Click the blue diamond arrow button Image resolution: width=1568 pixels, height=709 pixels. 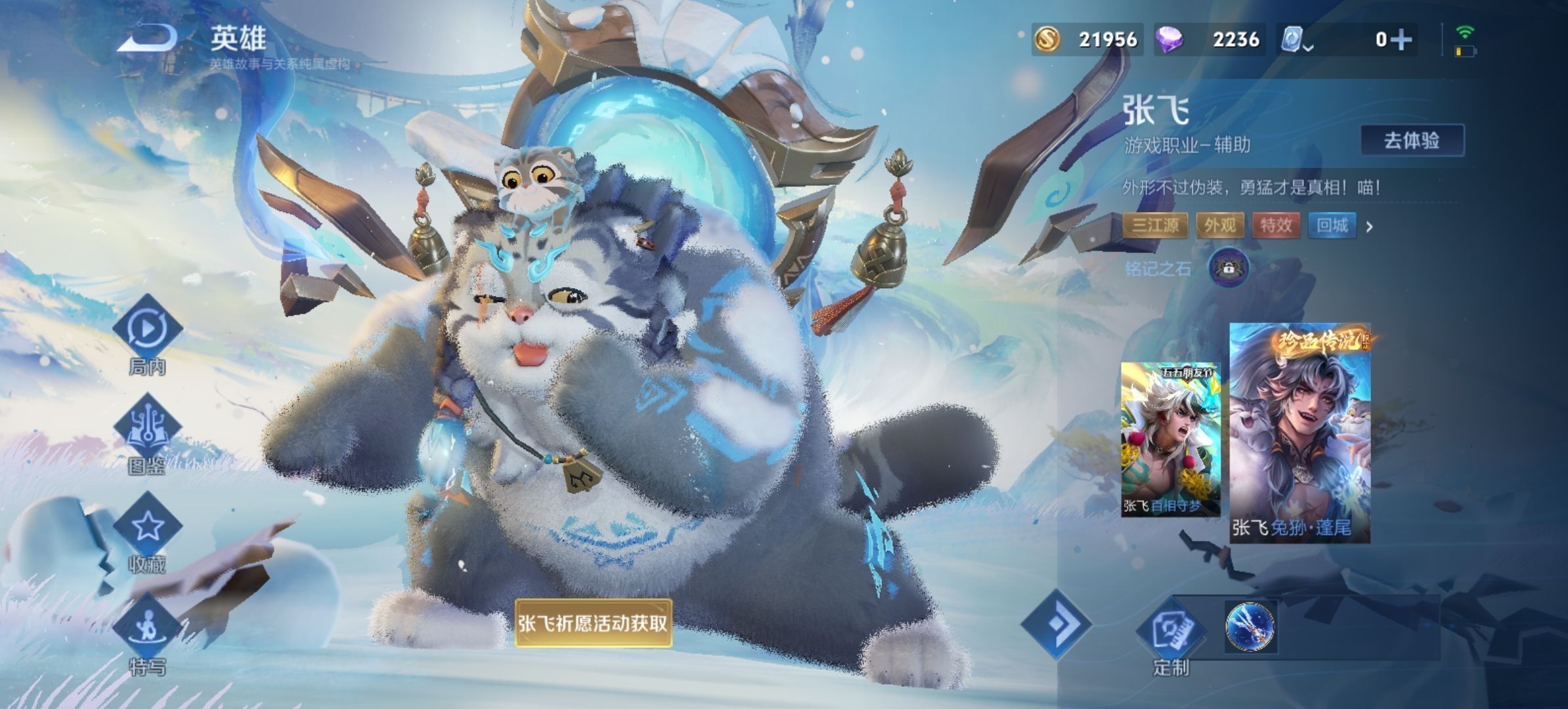tap(1056, 624)
